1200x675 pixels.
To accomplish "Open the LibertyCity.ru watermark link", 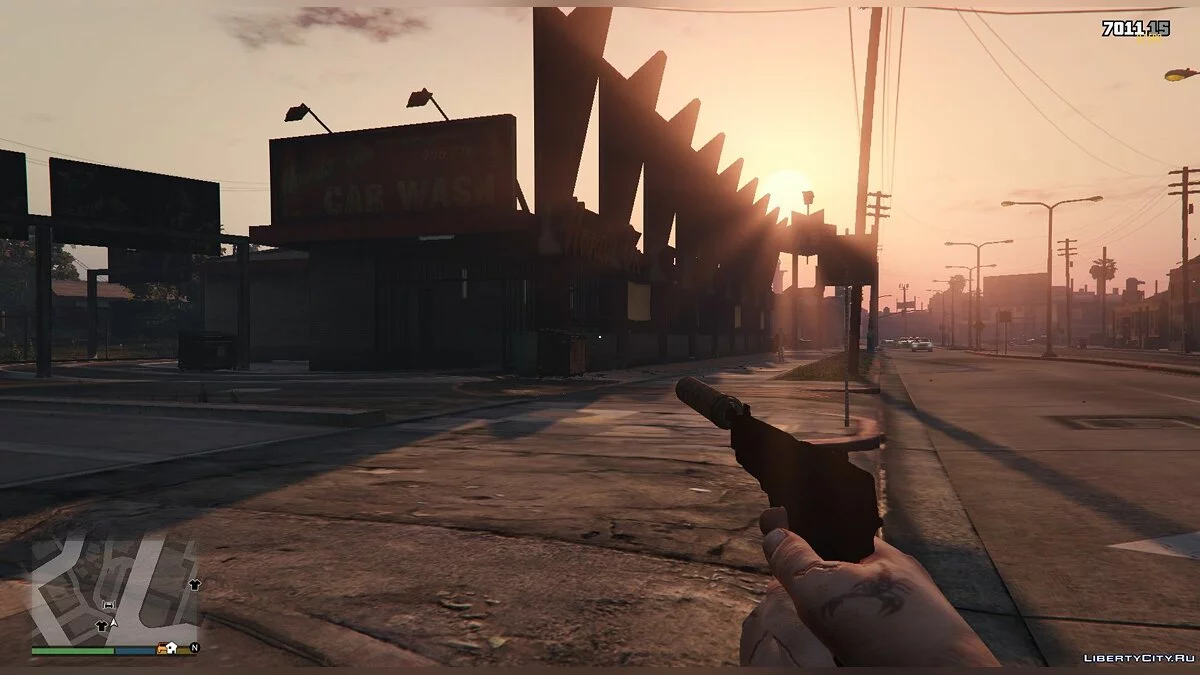I will (x=1138, y=657).
